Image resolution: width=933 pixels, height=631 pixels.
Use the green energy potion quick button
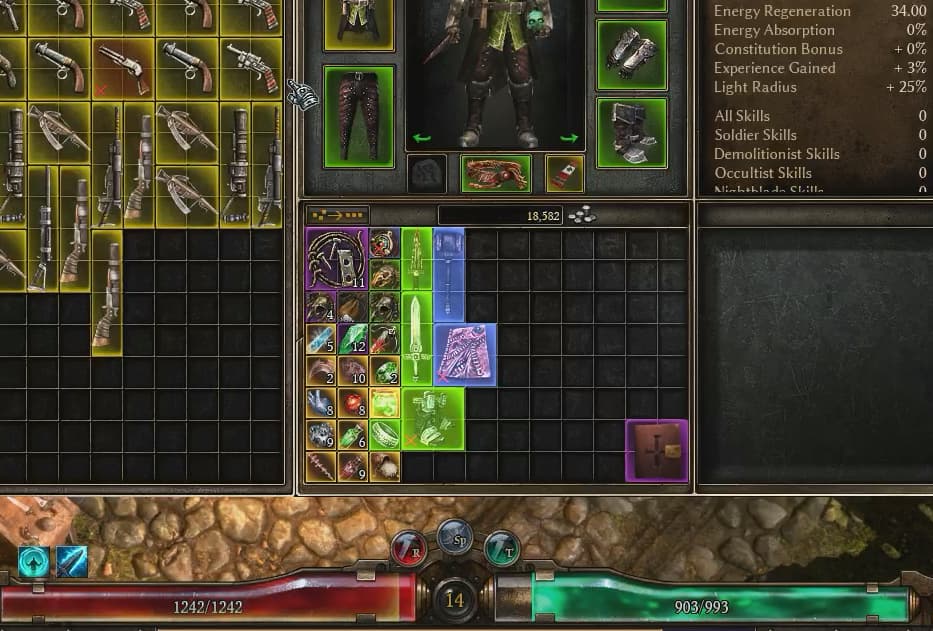(x=502, y=548)
